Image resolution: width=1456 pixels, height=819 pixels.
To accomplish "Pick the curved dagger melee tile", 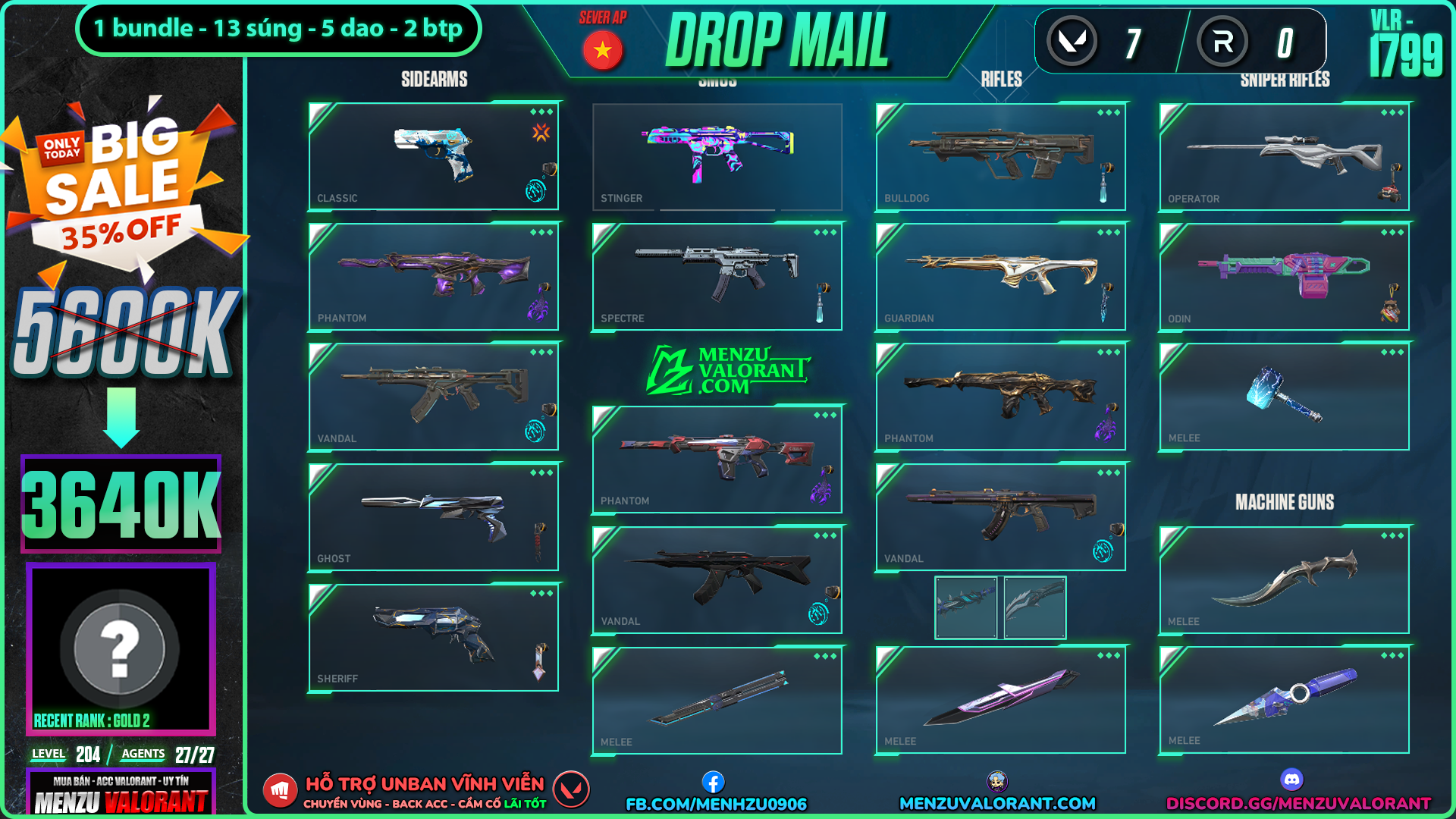I will click(x=1284, y=580).
